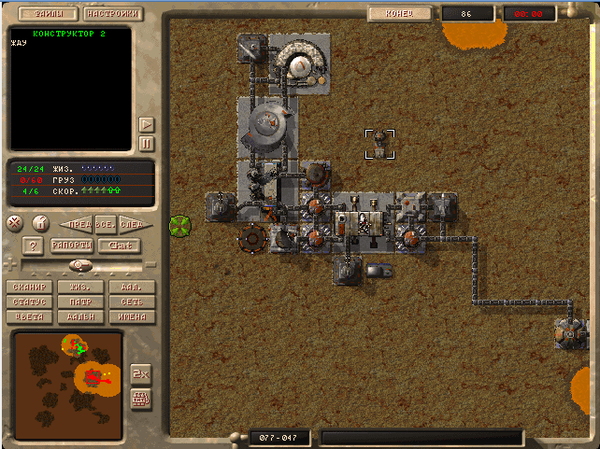Select next unit with СЛЕД
Viewport: 600px width, 449px height.
click(129, 223)
